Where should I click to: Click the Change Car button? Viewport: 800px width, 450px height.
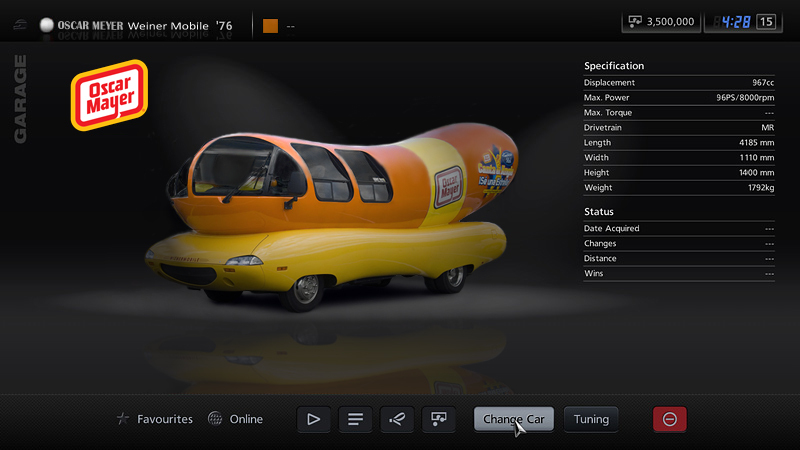click(514, 419)
